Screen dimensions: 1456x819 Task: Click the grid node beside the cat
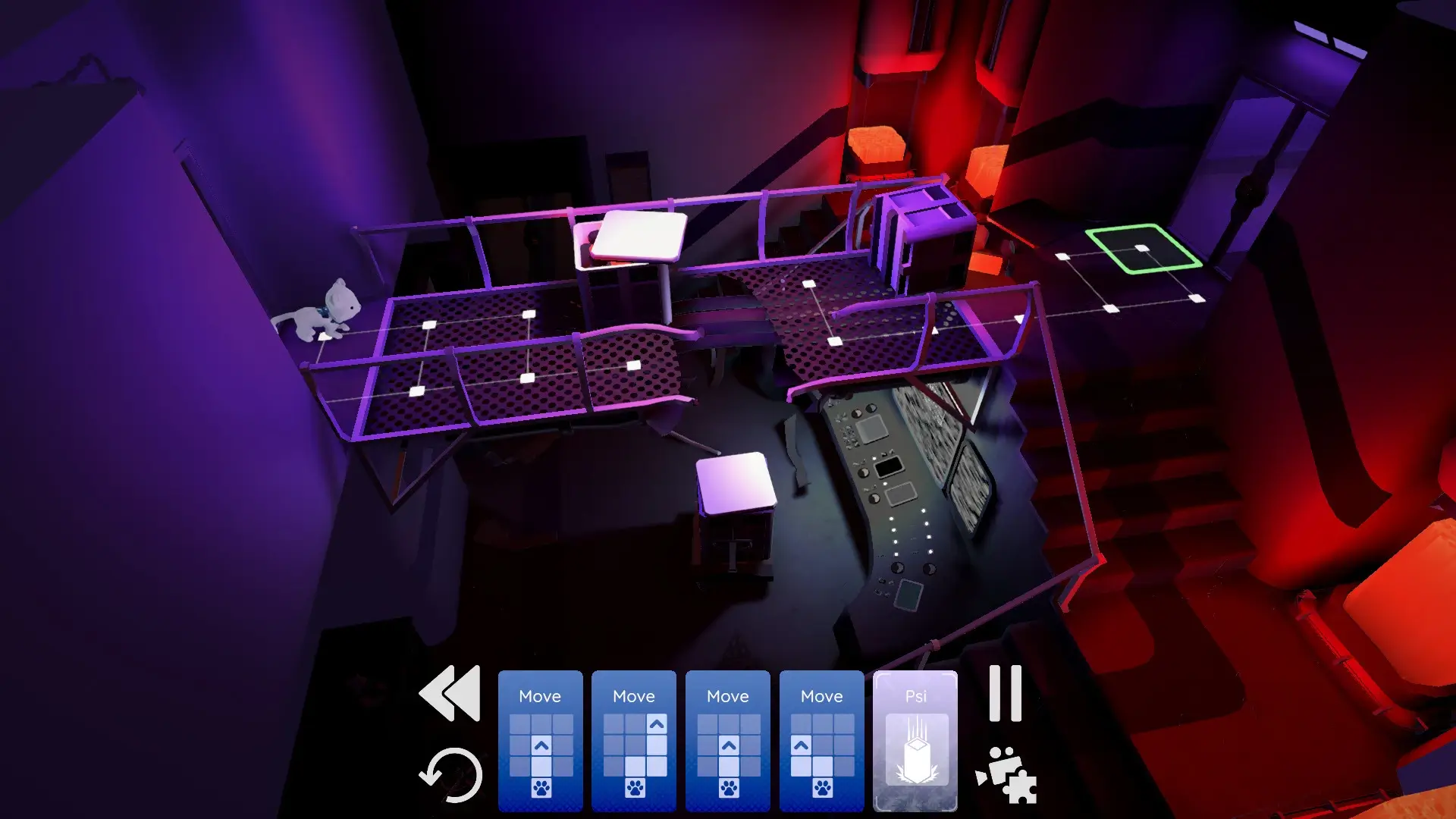pos(428,325)
